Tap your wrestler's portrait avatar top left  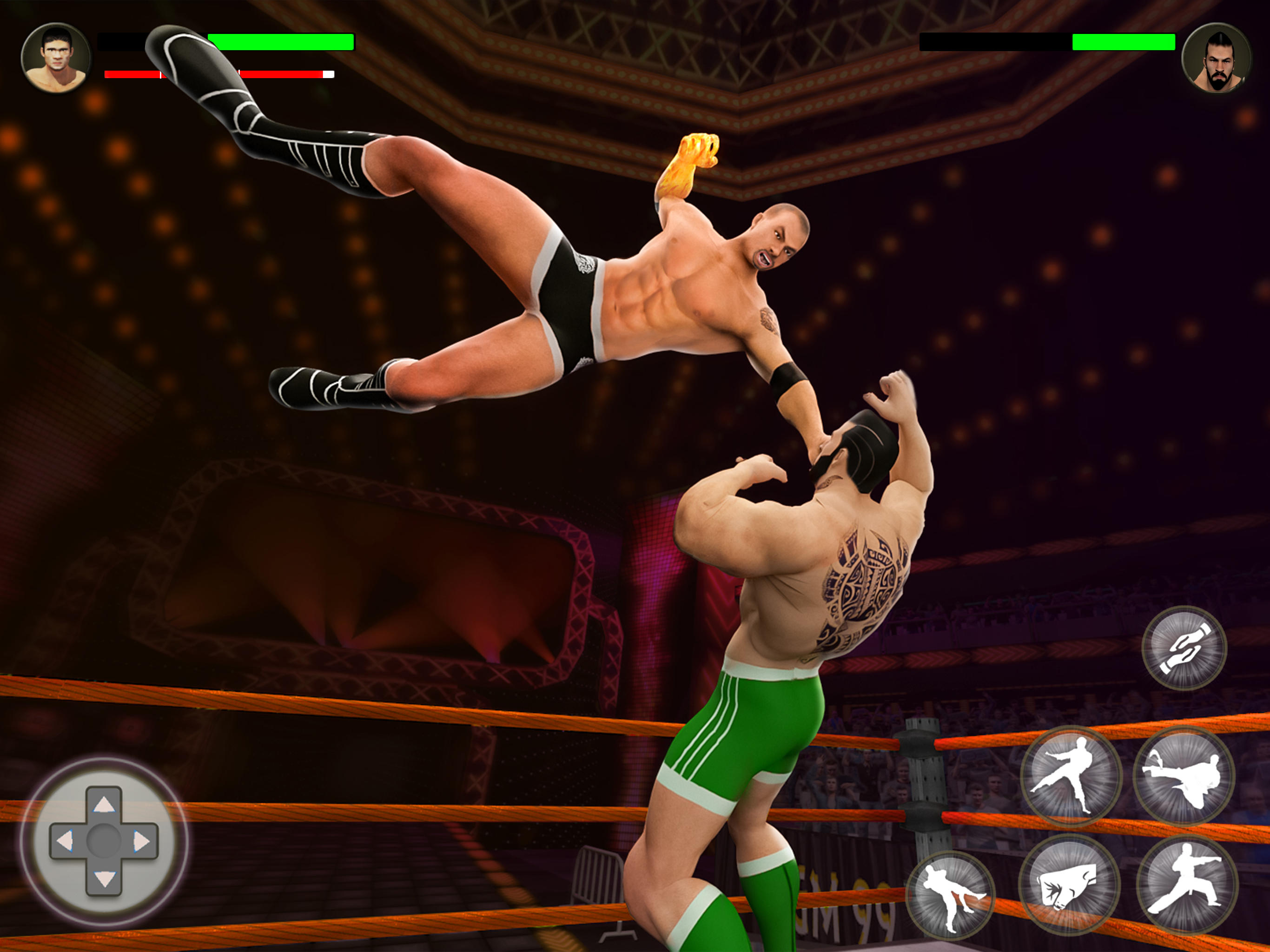click(x=58, y=58)
